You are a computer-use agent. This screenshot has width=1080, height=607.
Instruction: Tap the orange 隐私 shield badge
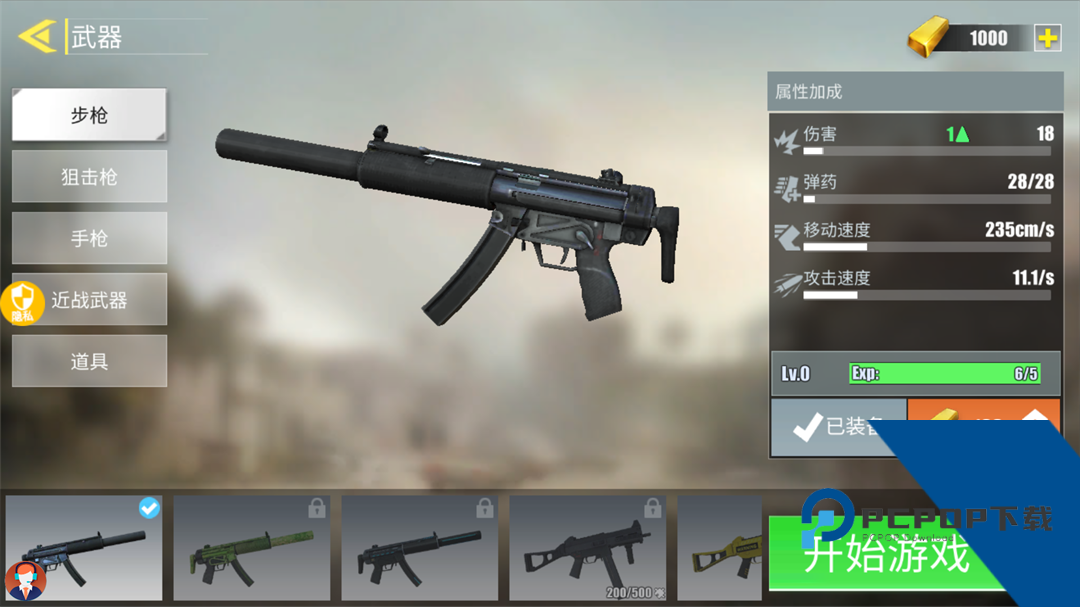tap(23, 302)
